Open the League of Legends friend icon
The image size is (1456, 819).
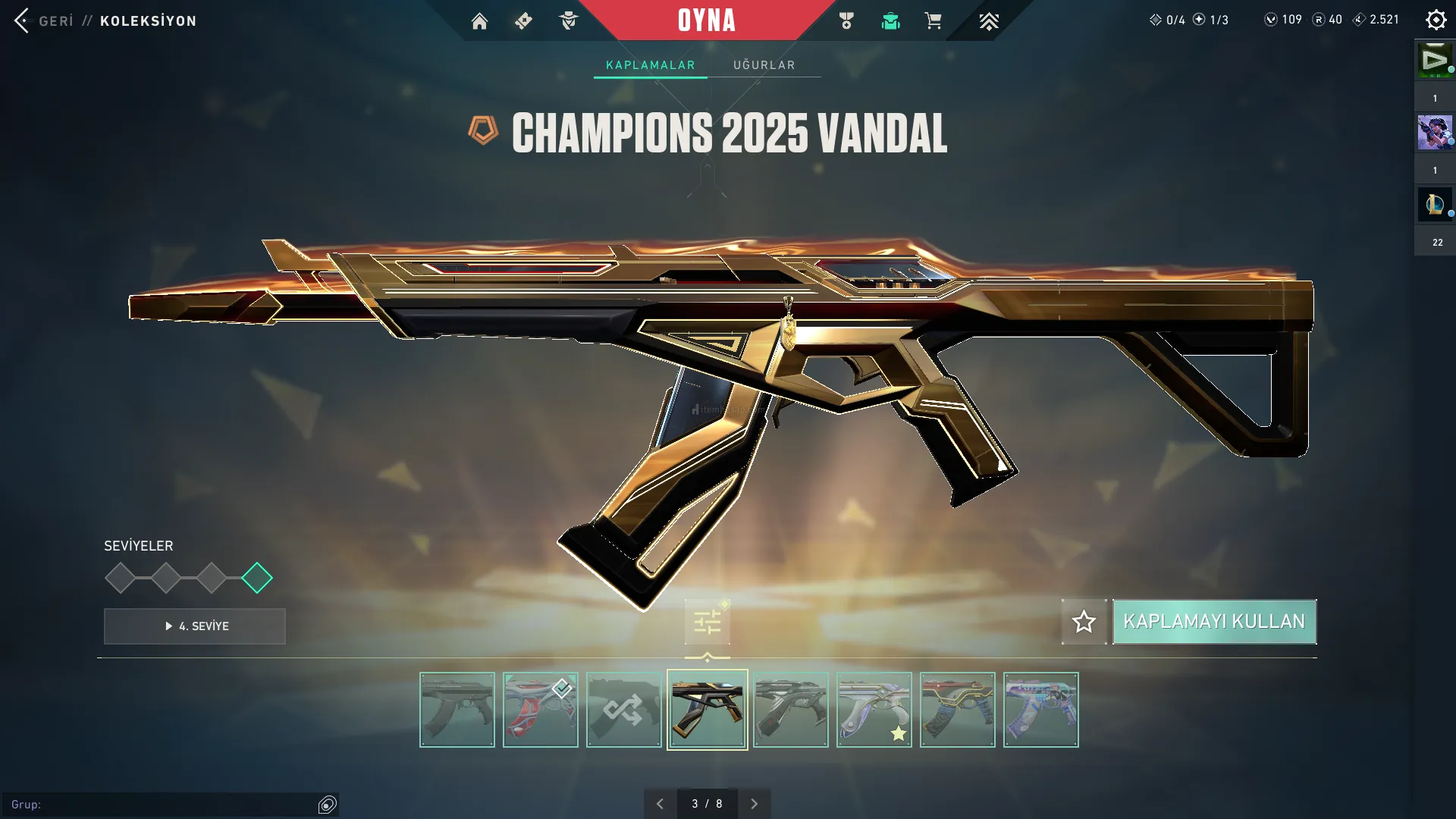pyautogui.click(x=1434, y=205)
